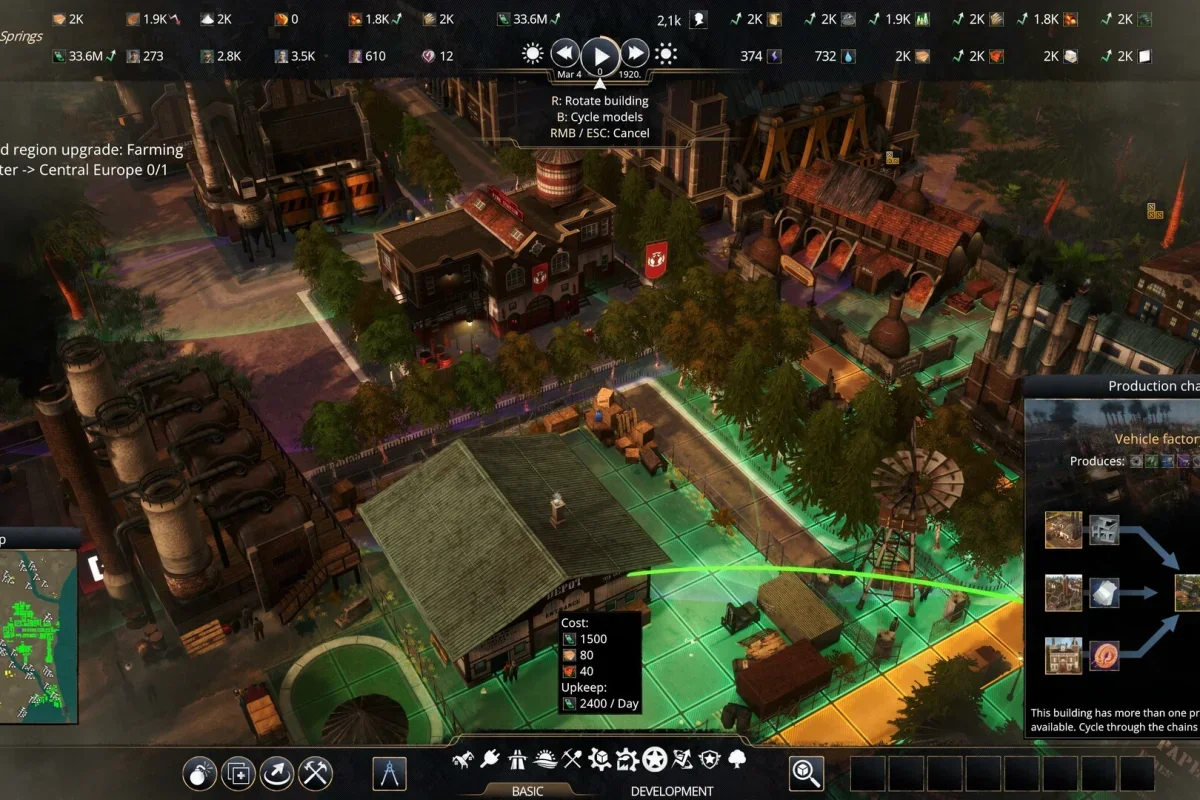Toggle the drafting compass blueprint mode

[390, 772]
